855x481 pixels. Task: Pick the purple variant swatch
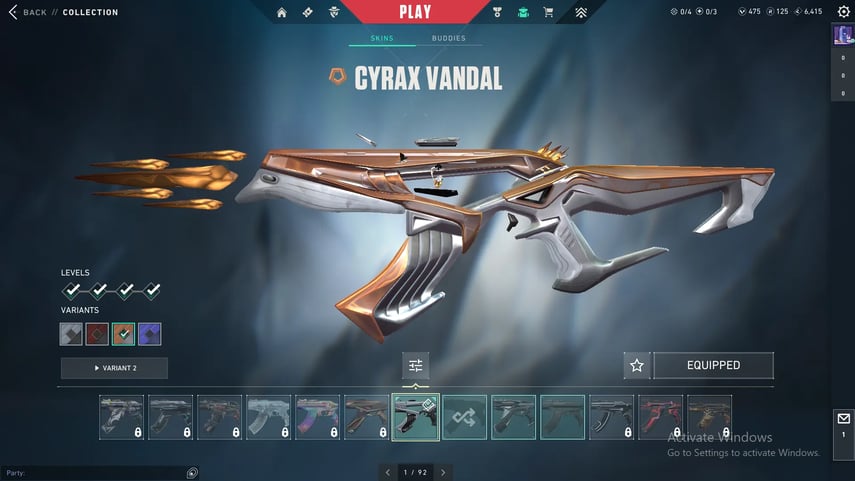pyautogui.click(x=150, y=334)
